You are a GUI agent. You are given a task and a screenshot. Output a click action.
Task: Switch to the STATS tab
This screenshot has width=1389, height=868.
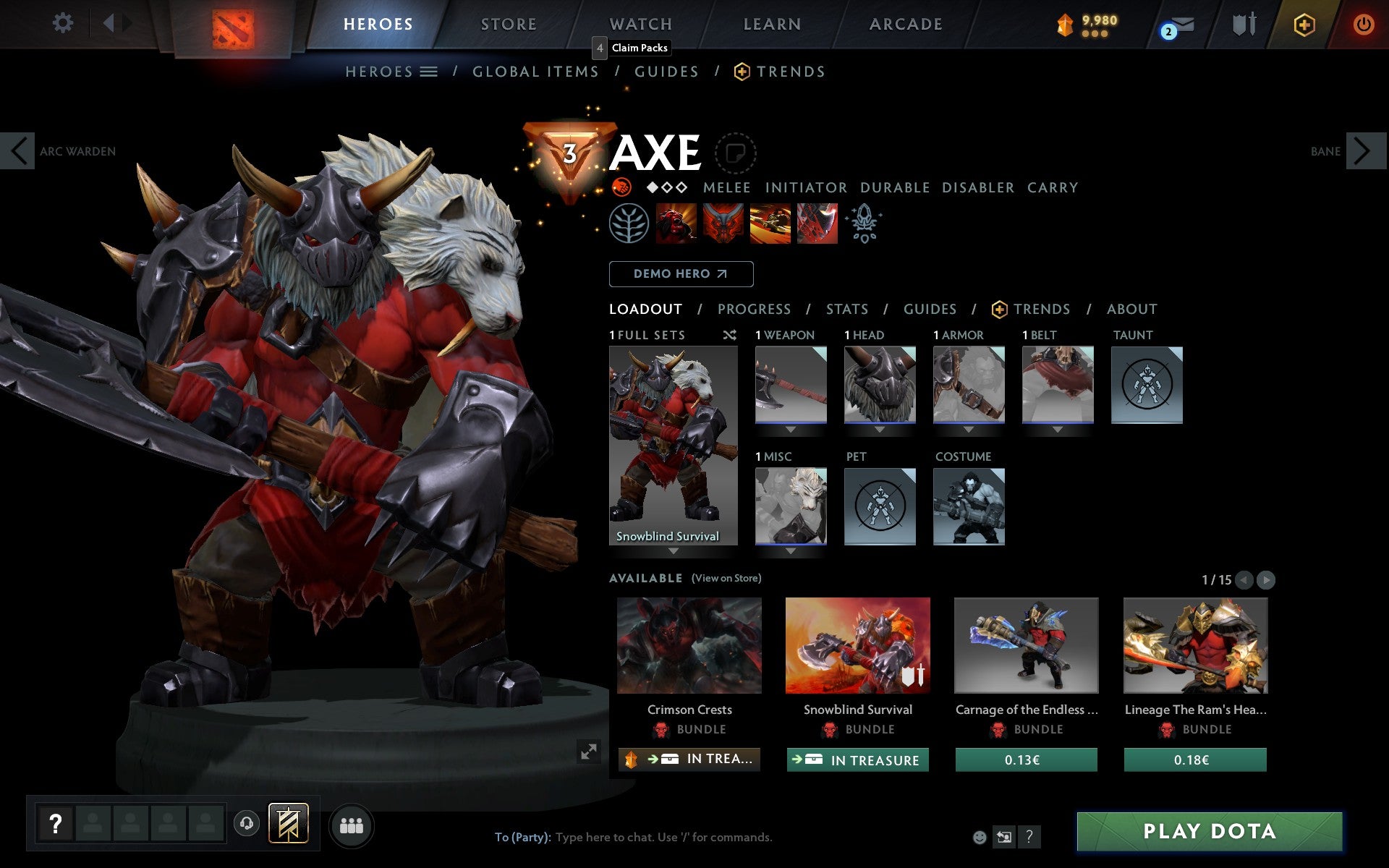pyautogui.click(x=846, y=309)
